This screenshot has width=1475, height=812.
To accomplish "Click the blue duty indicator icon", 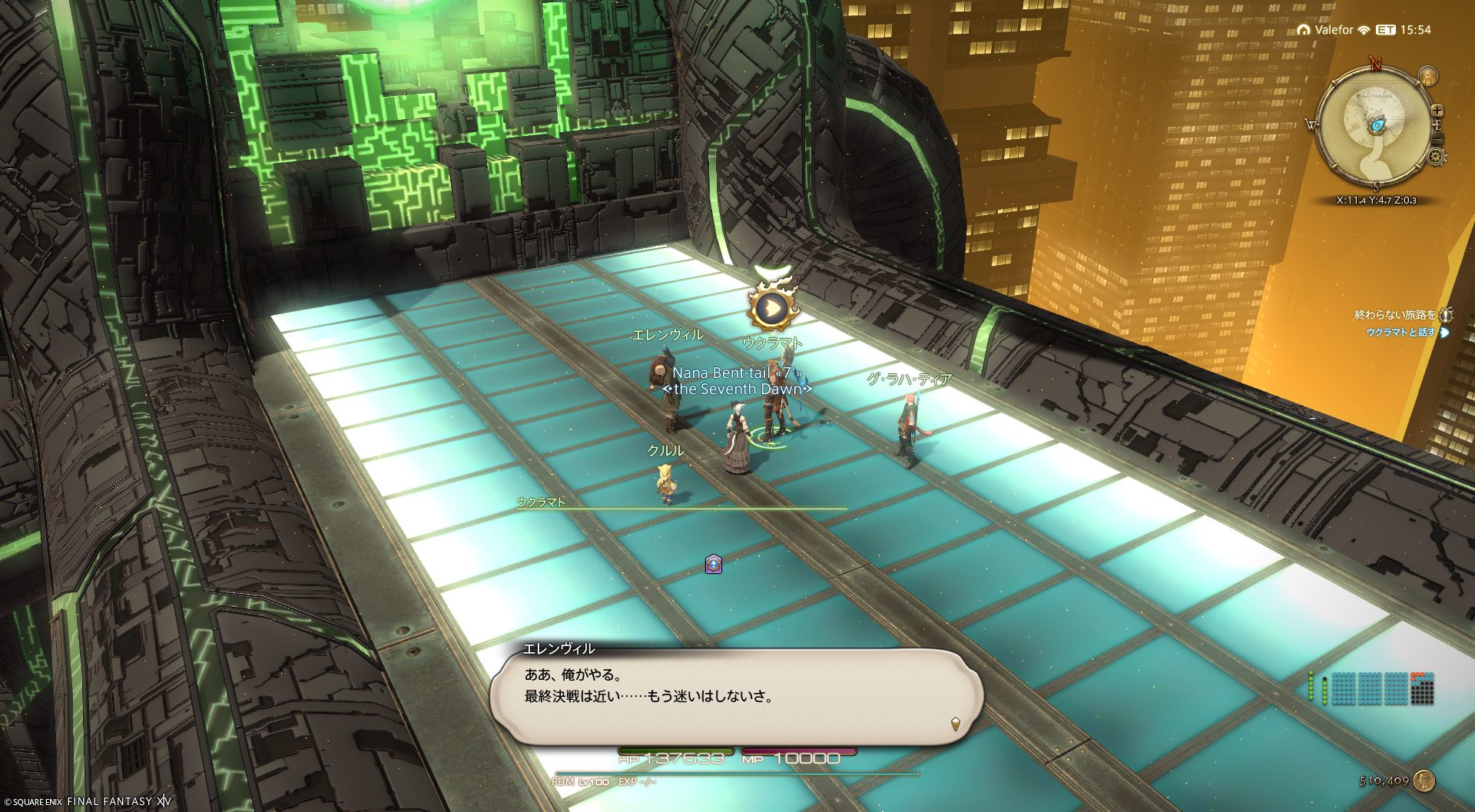I will (714, 565).
